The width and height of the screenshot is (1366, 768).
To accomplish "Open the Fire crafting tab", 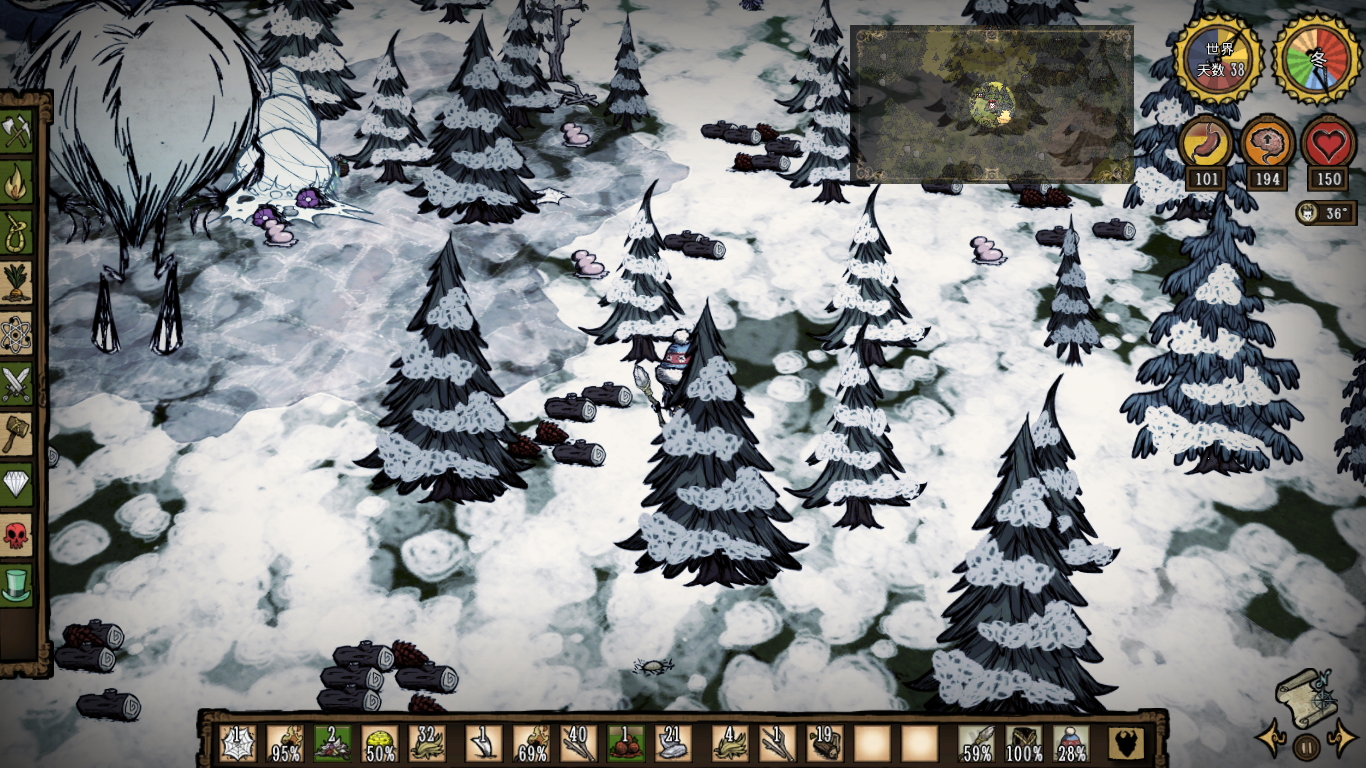I will (17, 183).
